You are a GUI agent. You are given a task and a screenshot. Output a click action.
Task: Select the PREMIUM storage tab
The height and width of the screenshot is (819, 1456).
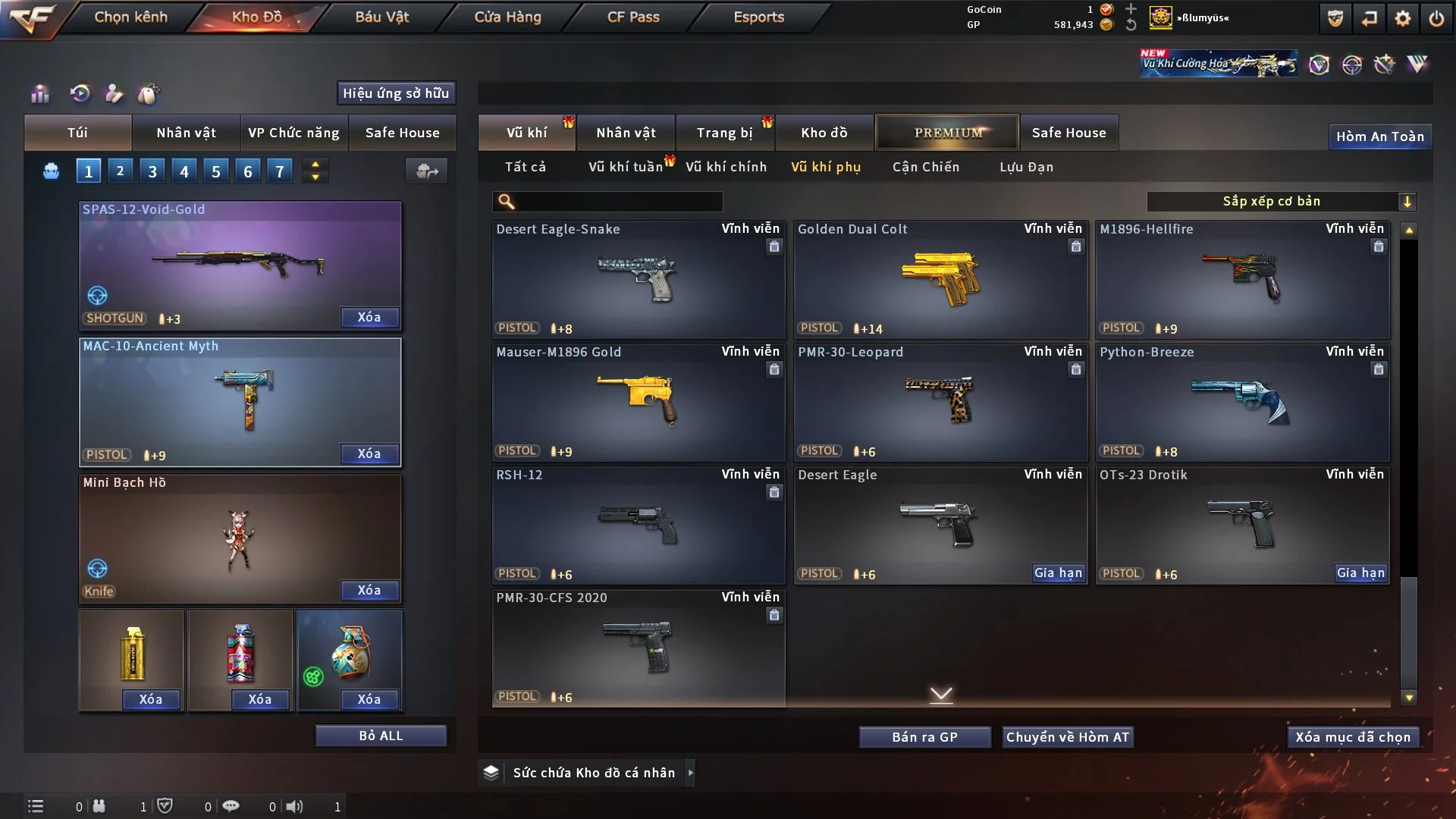pyautogui.click(x=947, y=133)
